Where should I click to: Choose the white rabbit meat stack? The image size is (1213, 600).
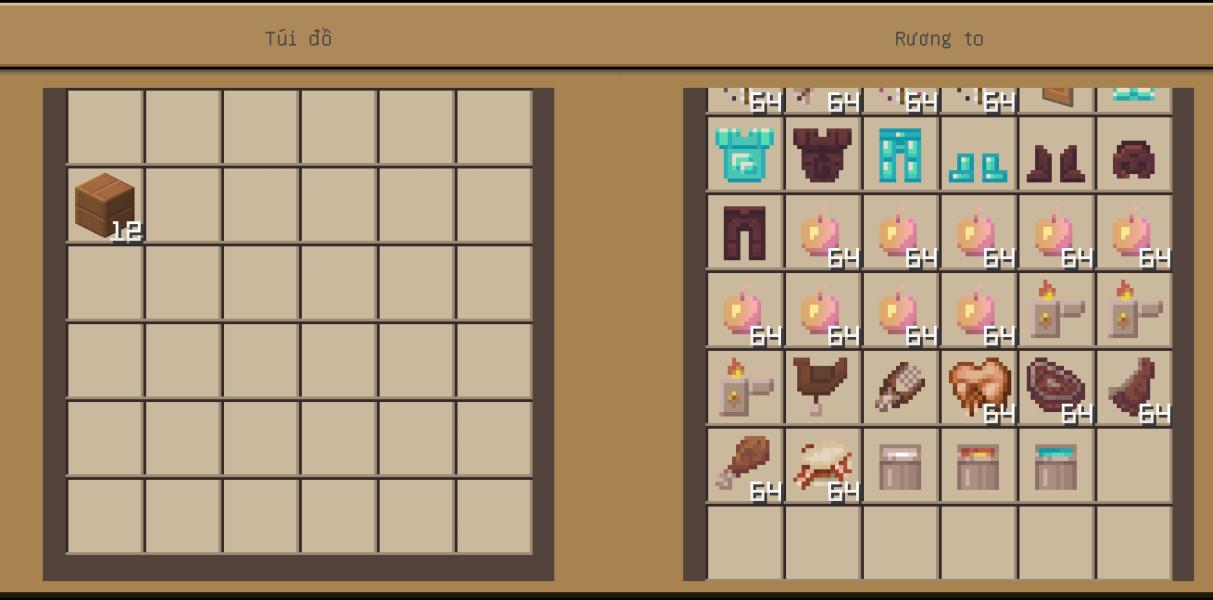[822, 465]
